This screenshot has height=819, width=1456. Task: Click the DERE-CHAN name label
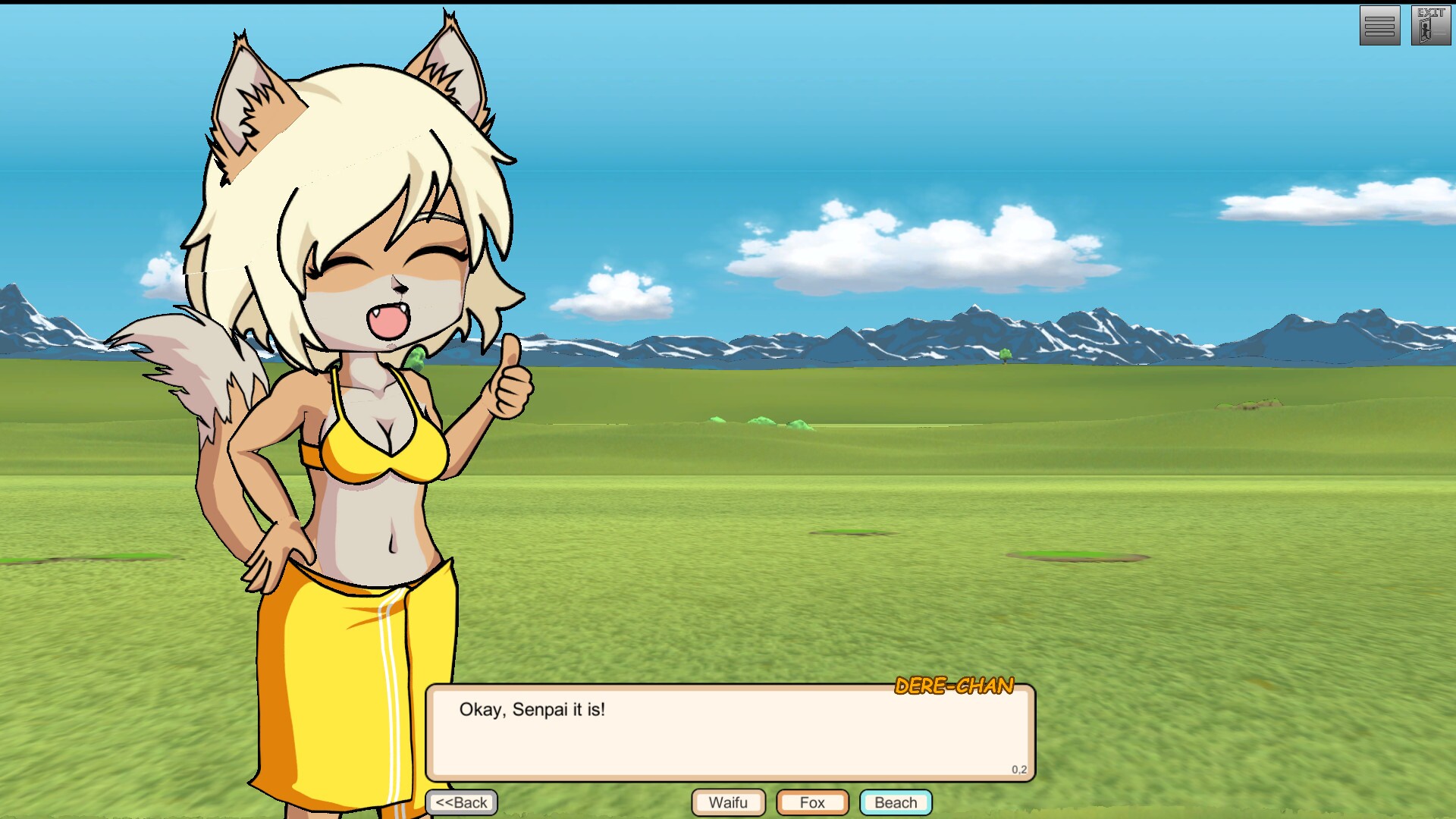[952, 686]
